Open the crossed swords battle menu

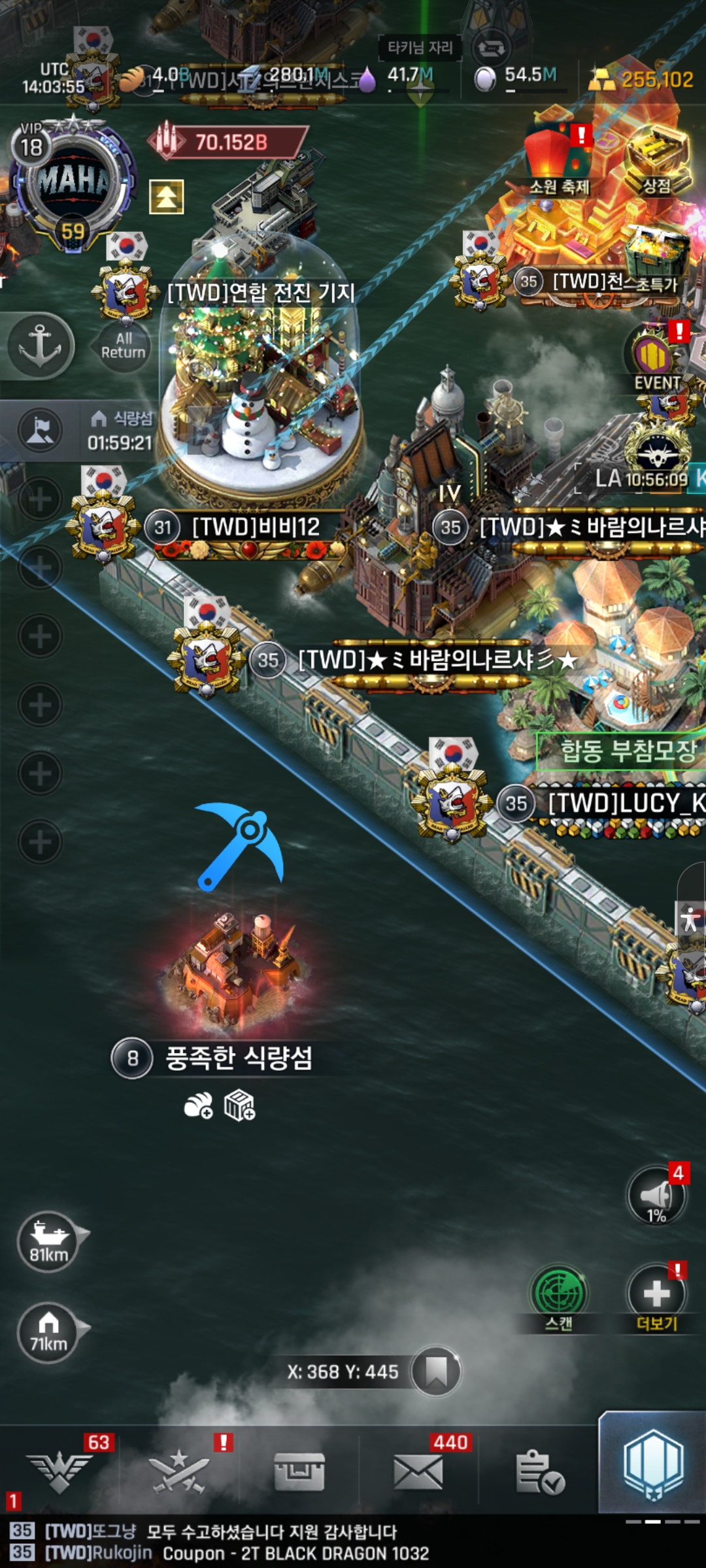click(179, 1473)
